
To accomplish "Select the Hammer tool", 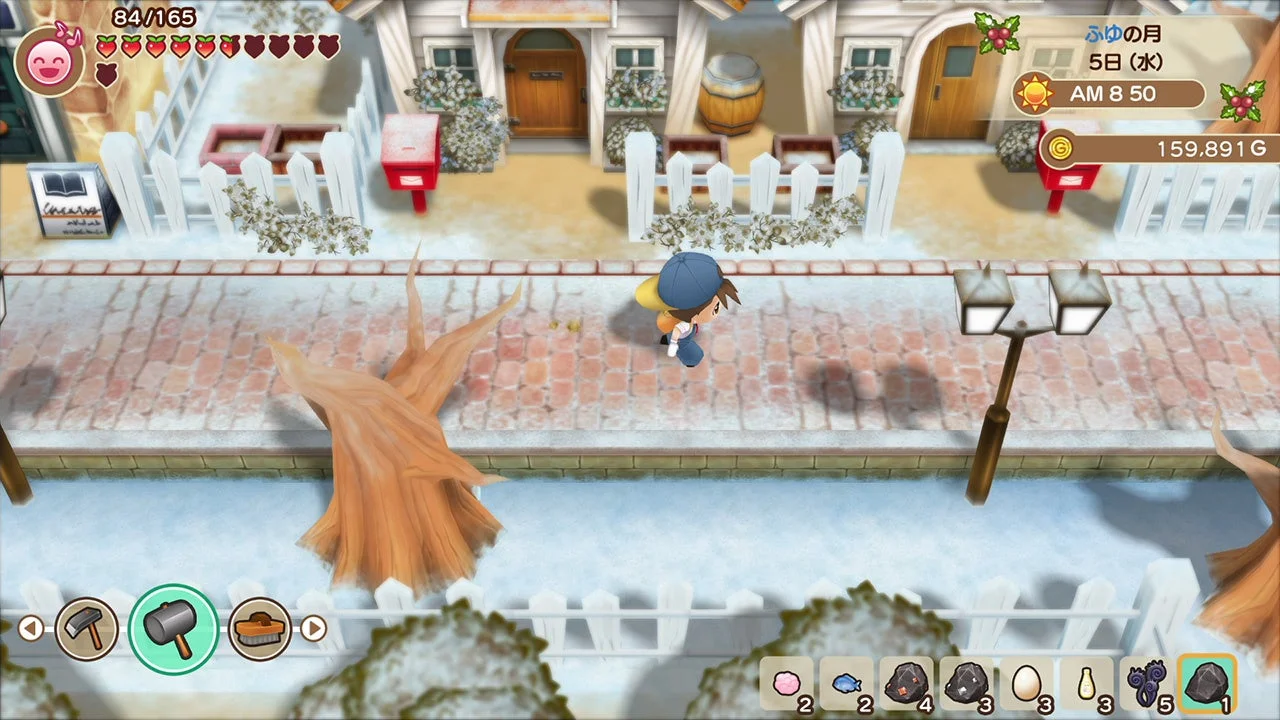I will pos(88,627).
